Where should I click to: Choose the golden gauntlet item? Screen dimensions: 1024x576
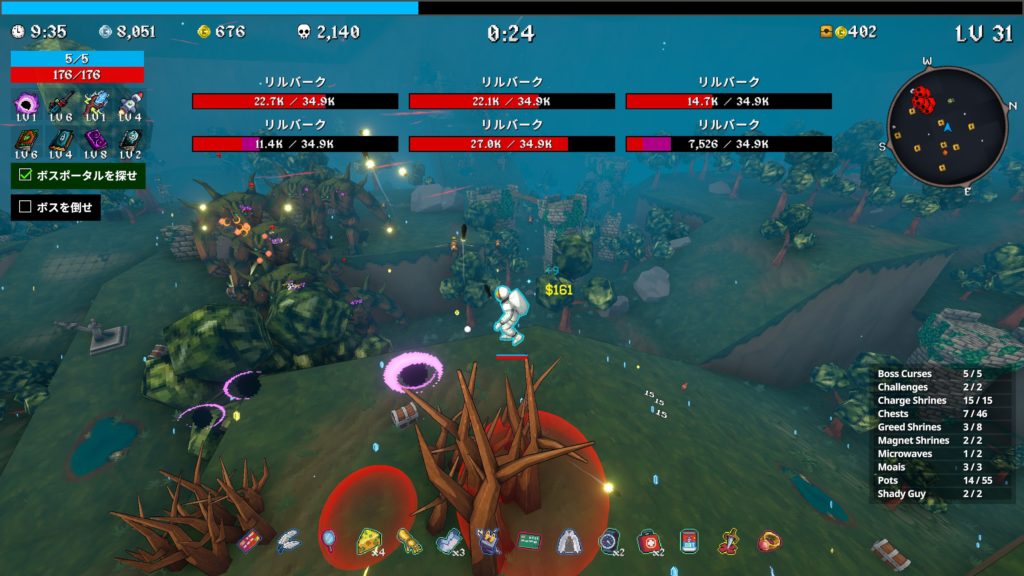click(407, 541)
